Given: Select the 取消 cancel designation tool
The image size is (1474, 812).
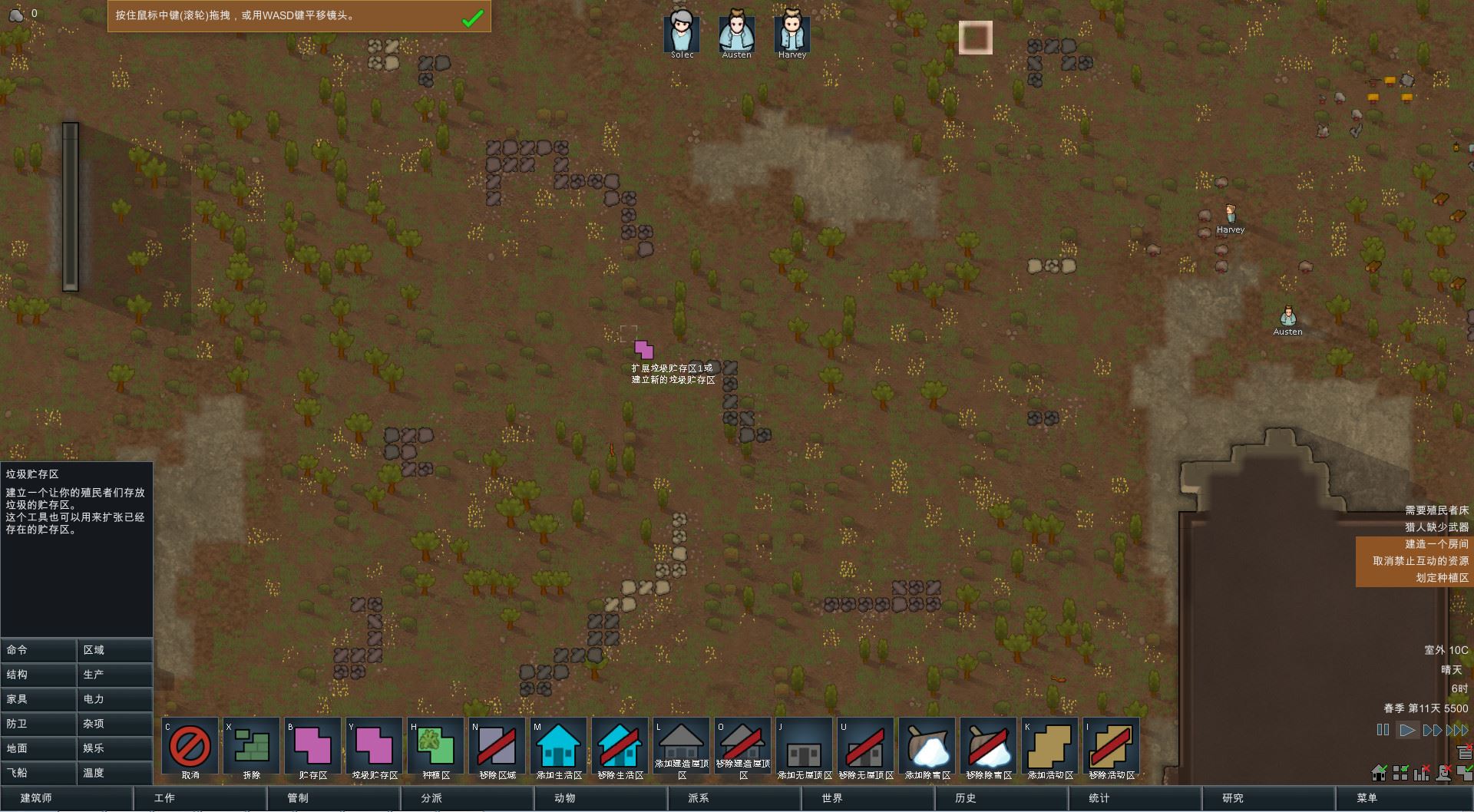Looking at the screenshot, I should pos(190,746).
